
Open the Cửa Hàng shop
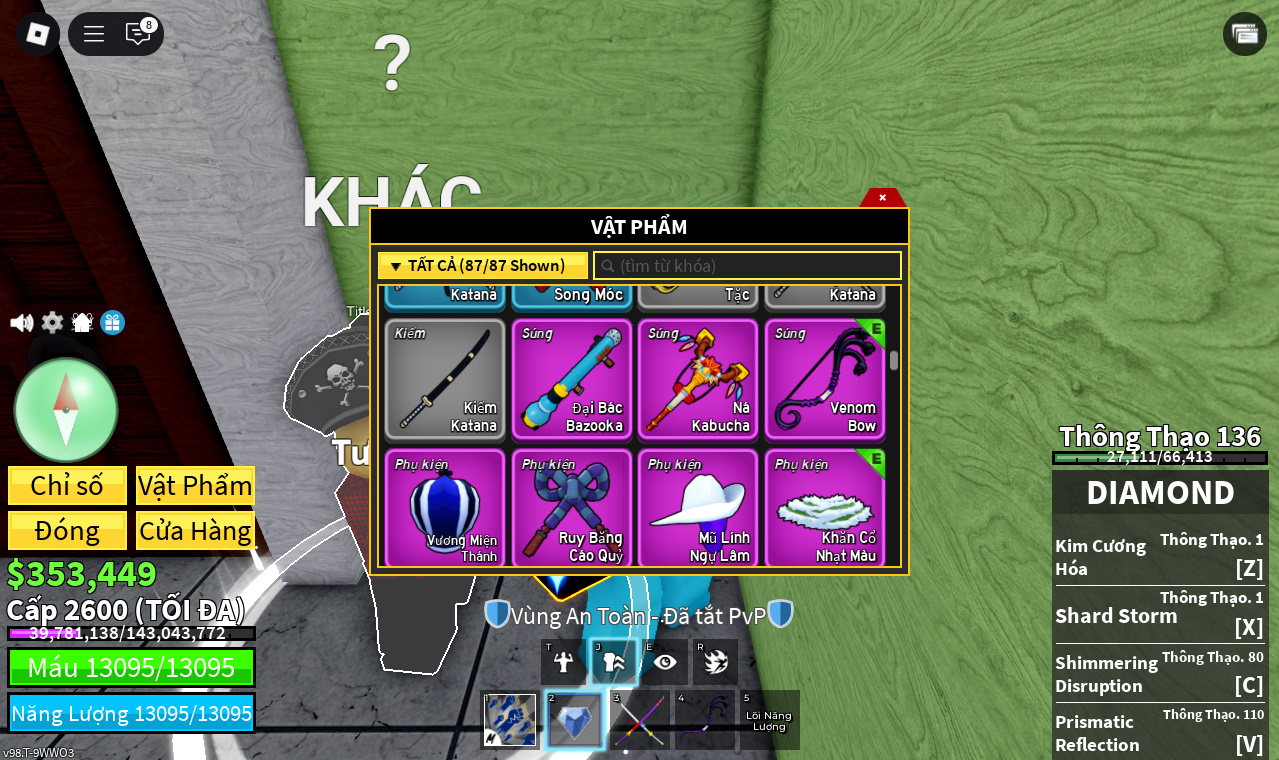(195, 531)
